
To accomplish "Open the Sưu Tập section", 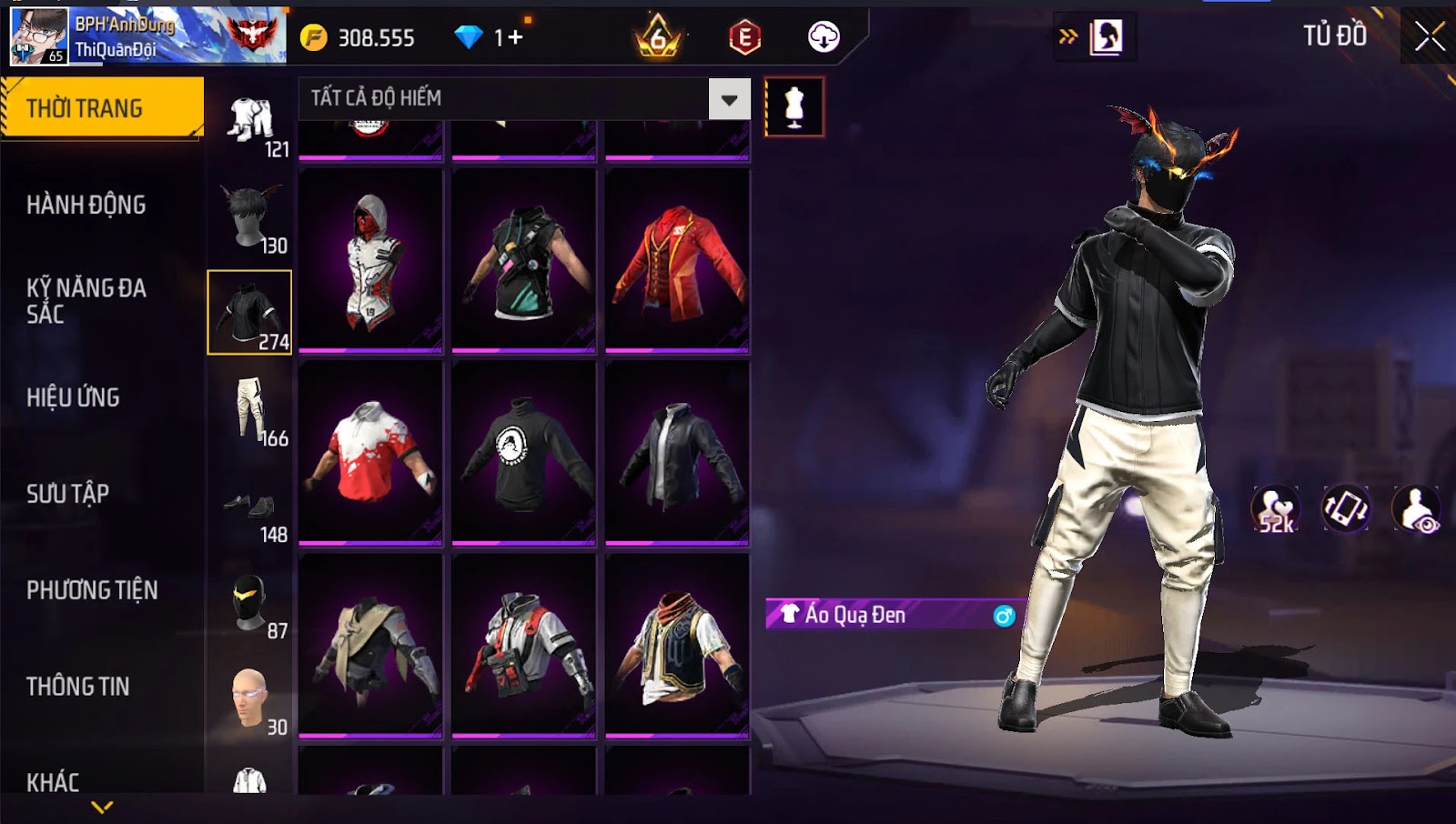I will [68, 494].
